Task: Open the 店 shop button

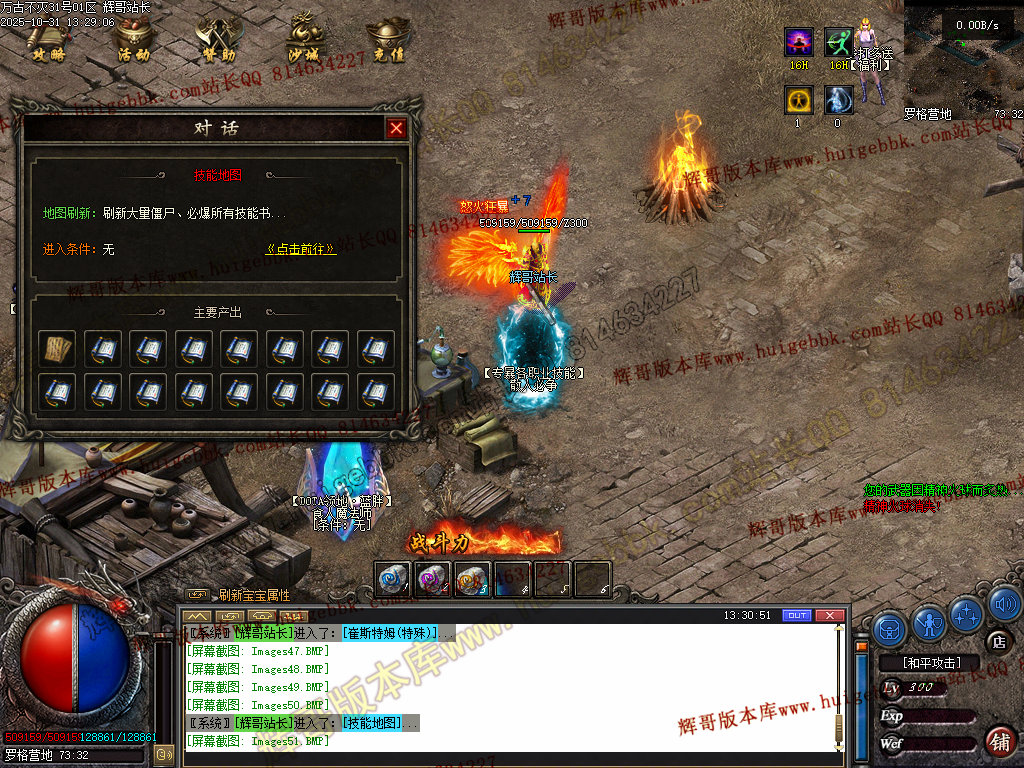Action: [x=996, y=641]
